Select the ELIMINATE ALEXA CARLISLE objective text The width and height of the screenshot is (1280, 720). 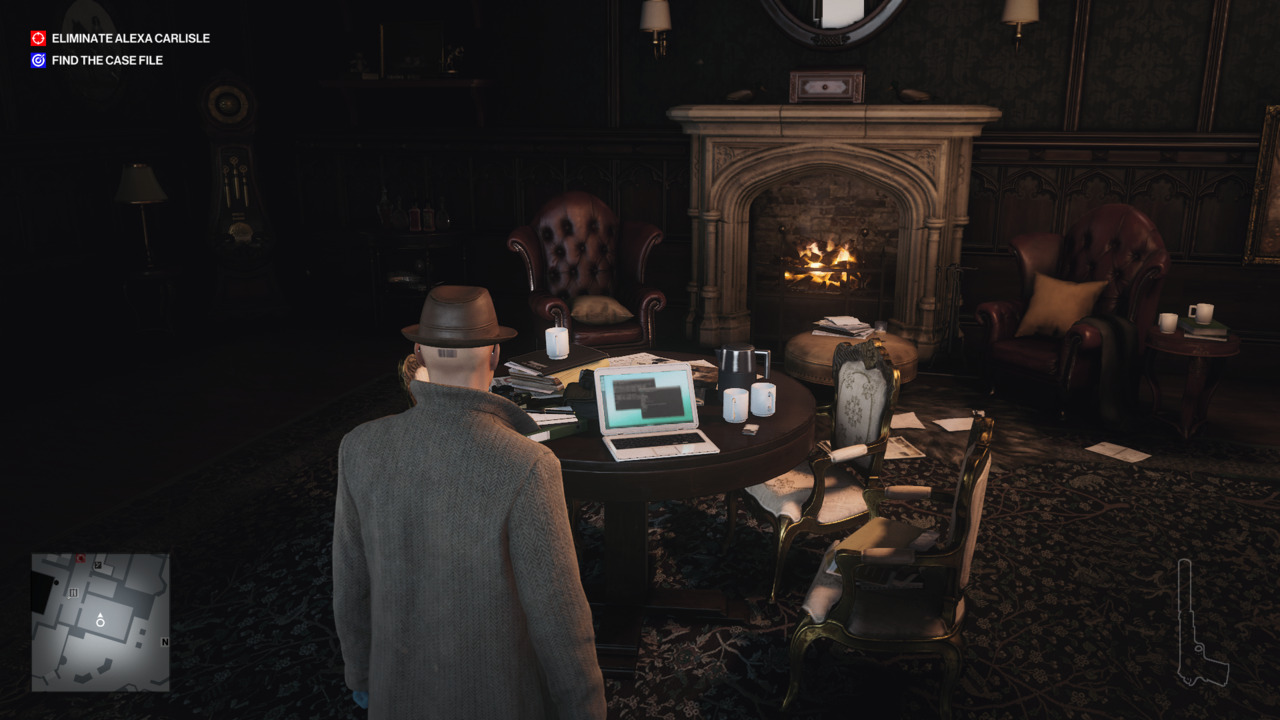point(132,38)
